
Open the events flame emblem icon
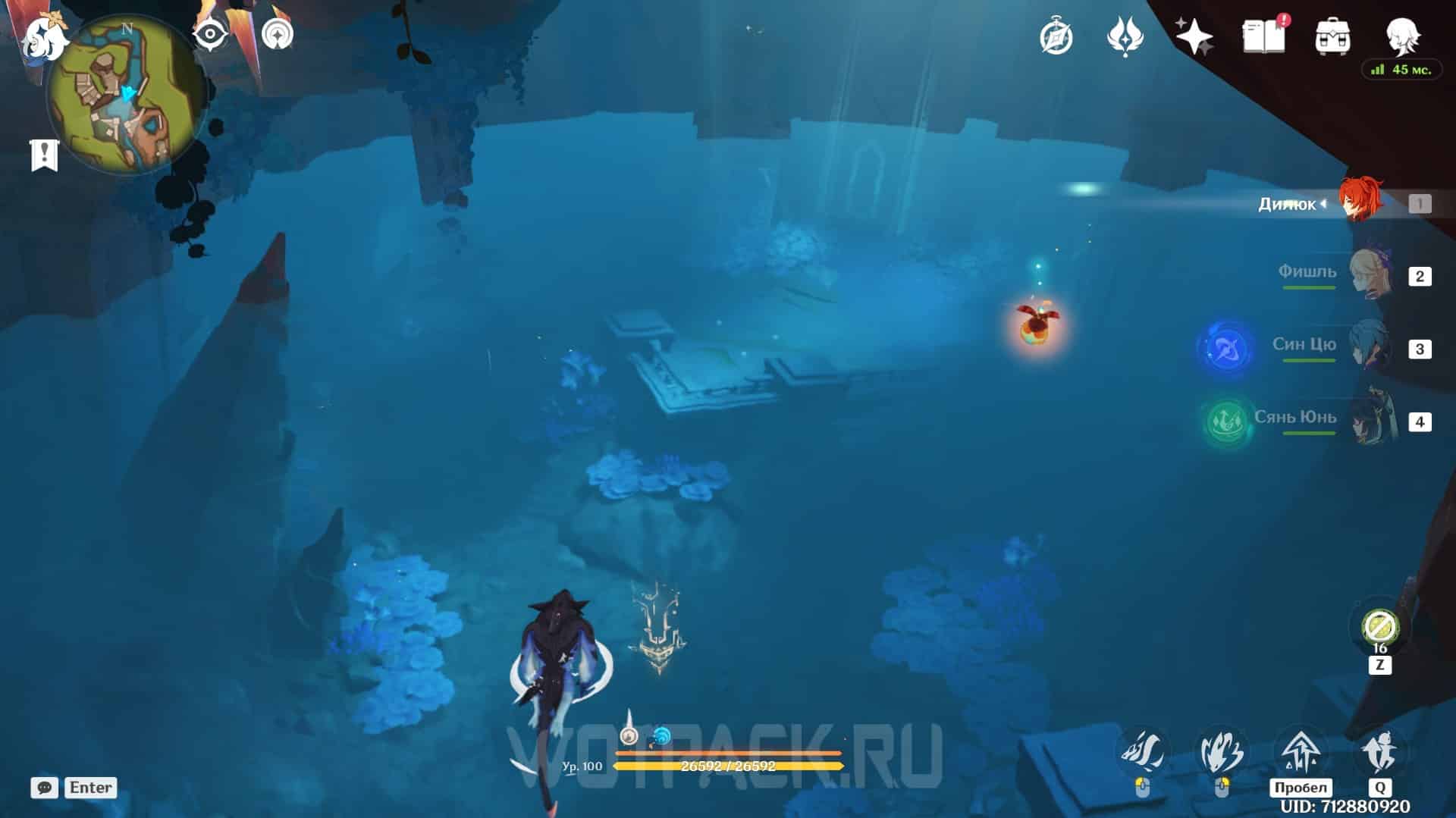coord(1125,36)
